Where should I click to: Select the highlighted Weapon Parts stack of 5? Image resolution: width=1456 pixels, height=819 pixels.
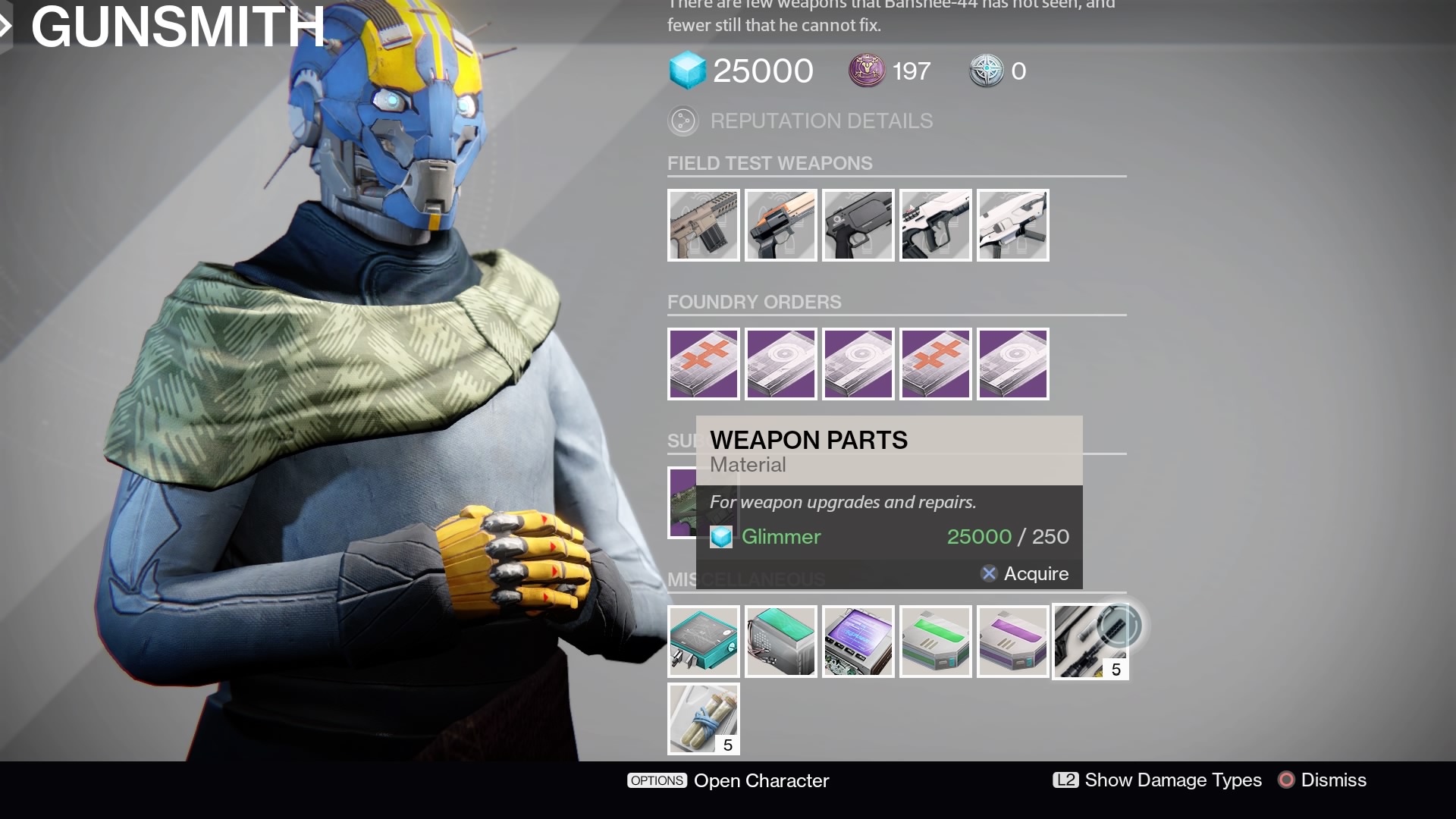pyautogui.click(x=1090, y=642)
